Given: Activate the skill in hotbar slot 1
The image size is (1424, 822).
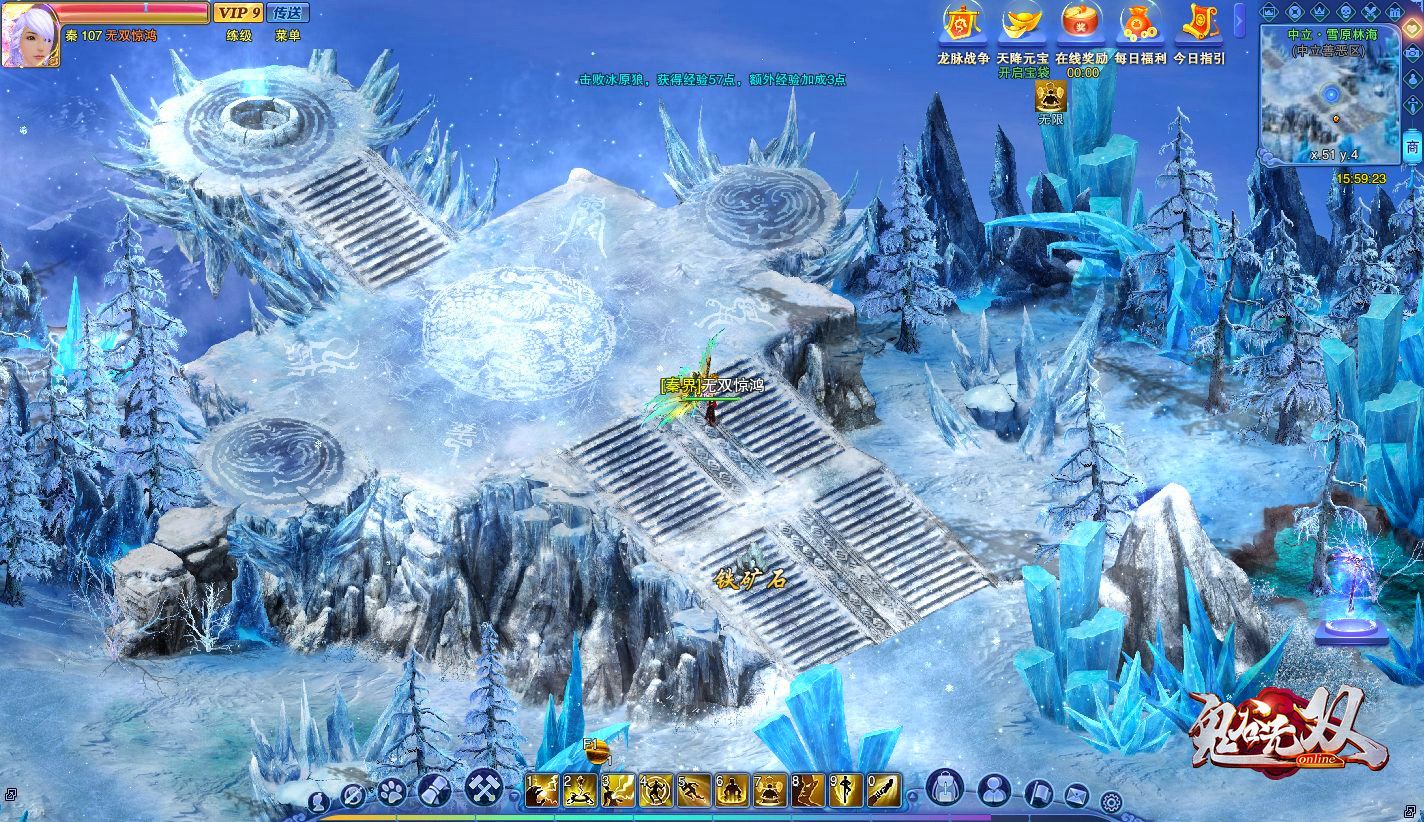Looking at the screenshot, I should 541,791.
